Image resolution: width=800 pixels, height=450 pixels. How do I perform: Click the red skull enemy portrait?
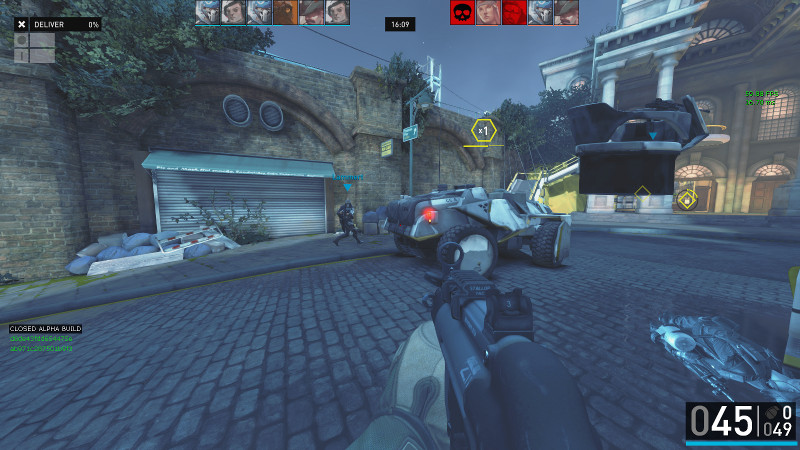click(x=462, y=12)
